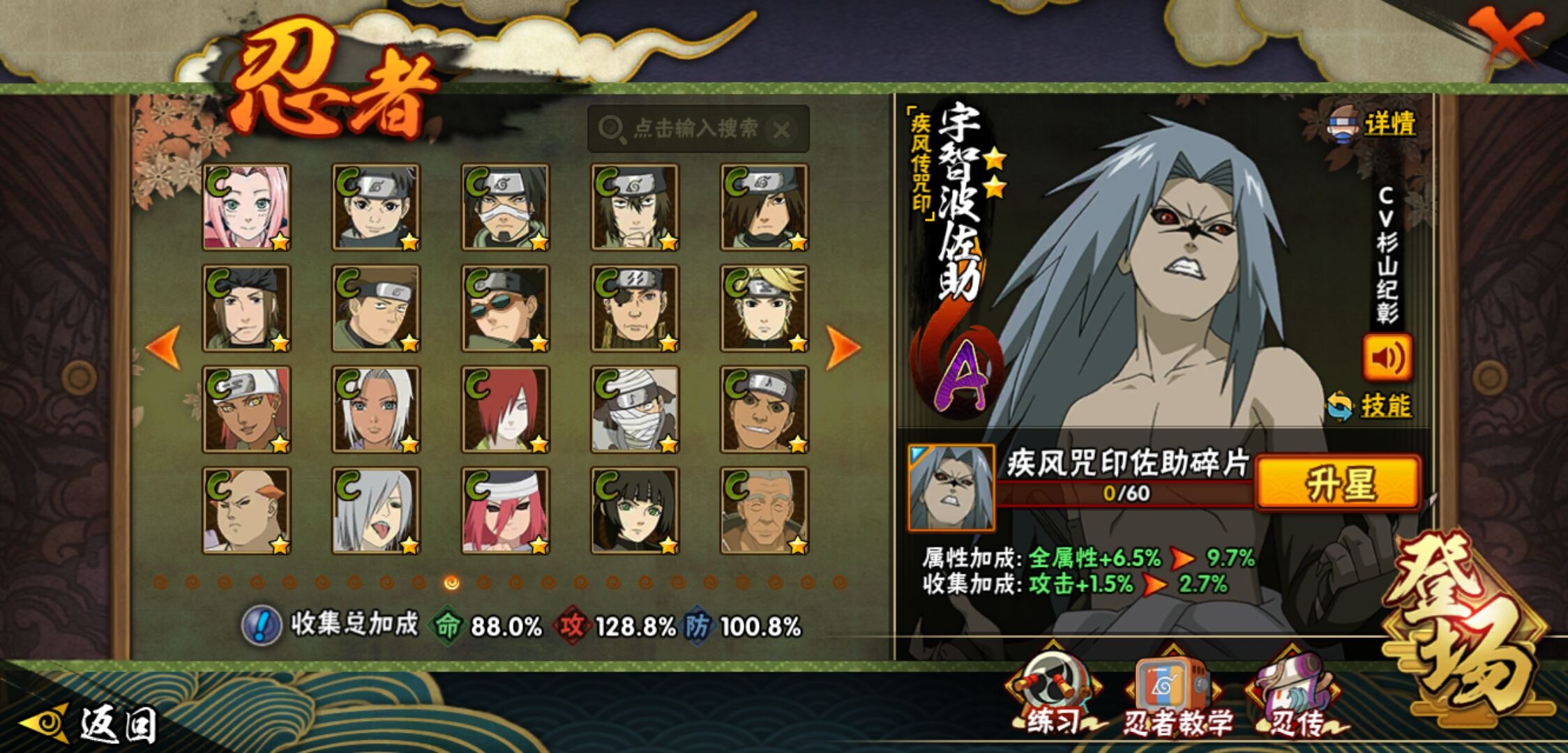The width and height of the screenshot is (1568, 753).
Task: Select the elderly grey-haired ninja portrait
Action: point(764,510)
